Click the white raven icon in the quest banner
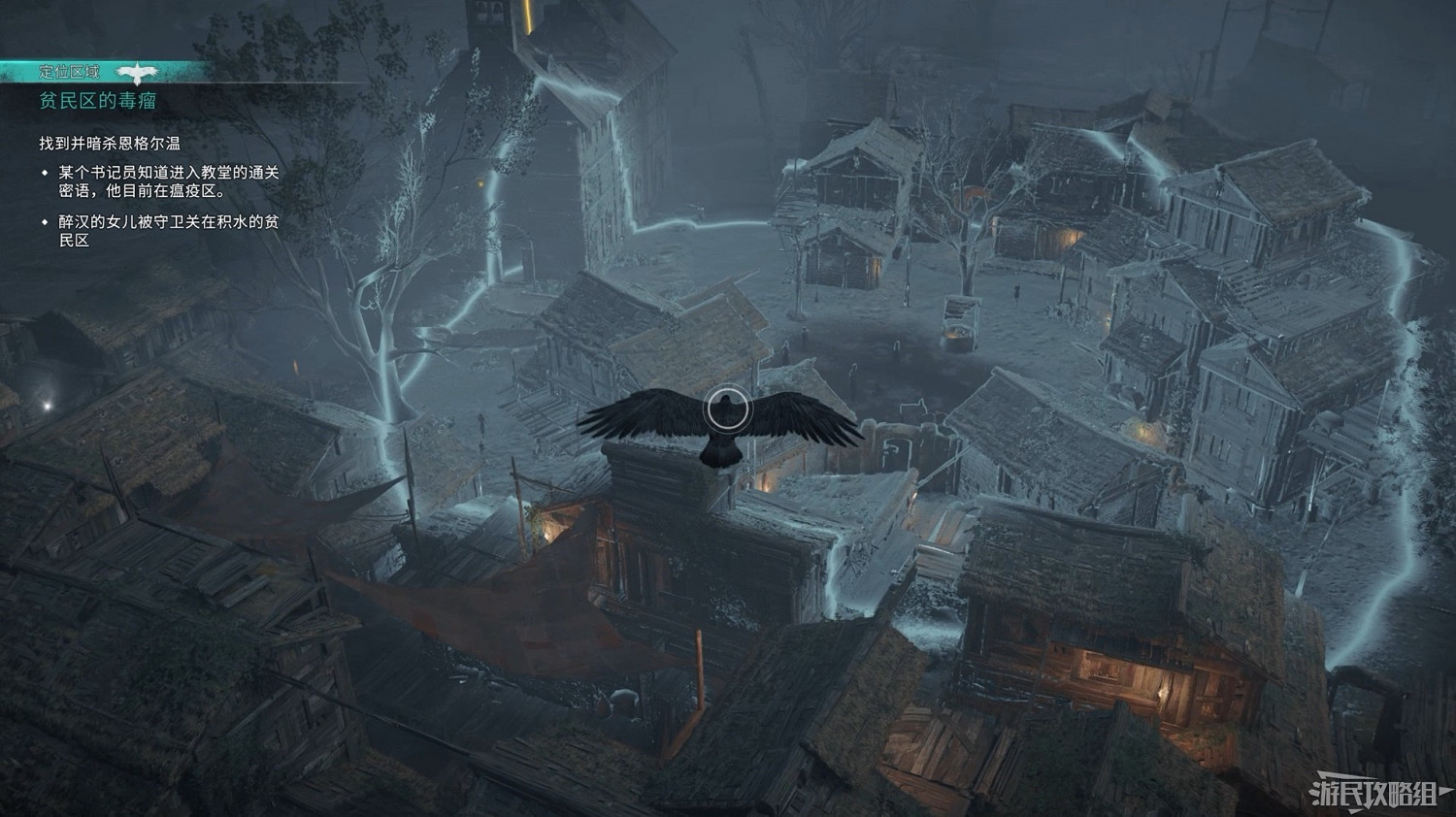The height and width of the screenshot is (817, 1456). [x=139, y=69]
